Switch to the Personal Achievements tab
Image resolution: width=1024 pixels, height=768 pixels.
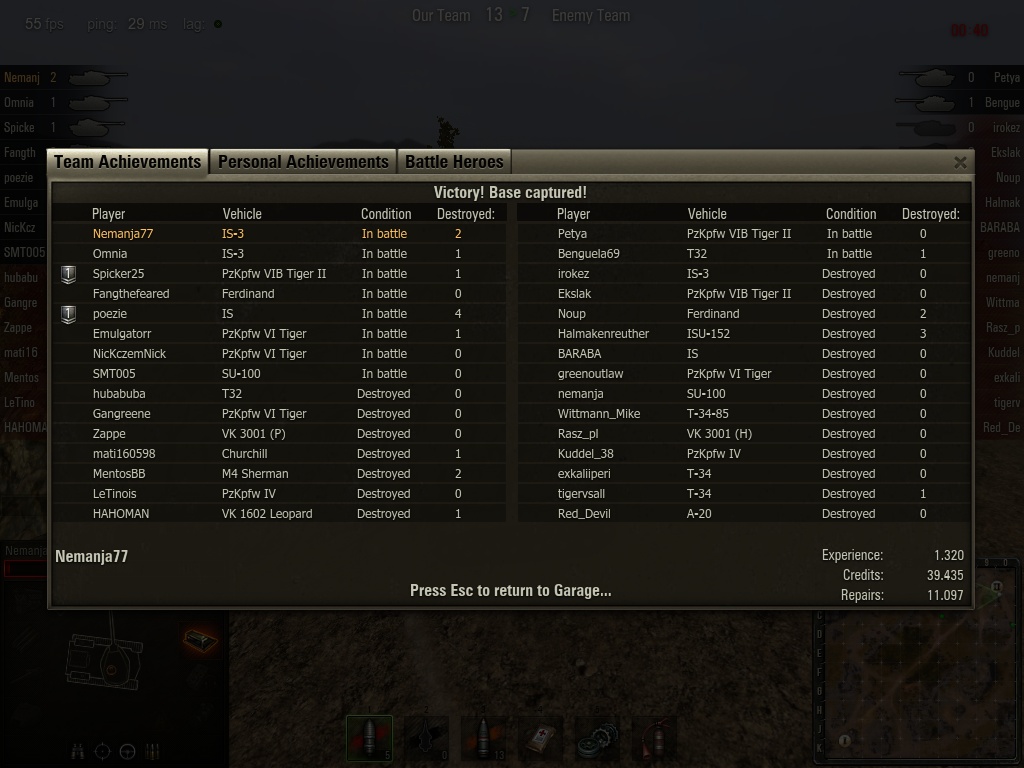[303, 162]
